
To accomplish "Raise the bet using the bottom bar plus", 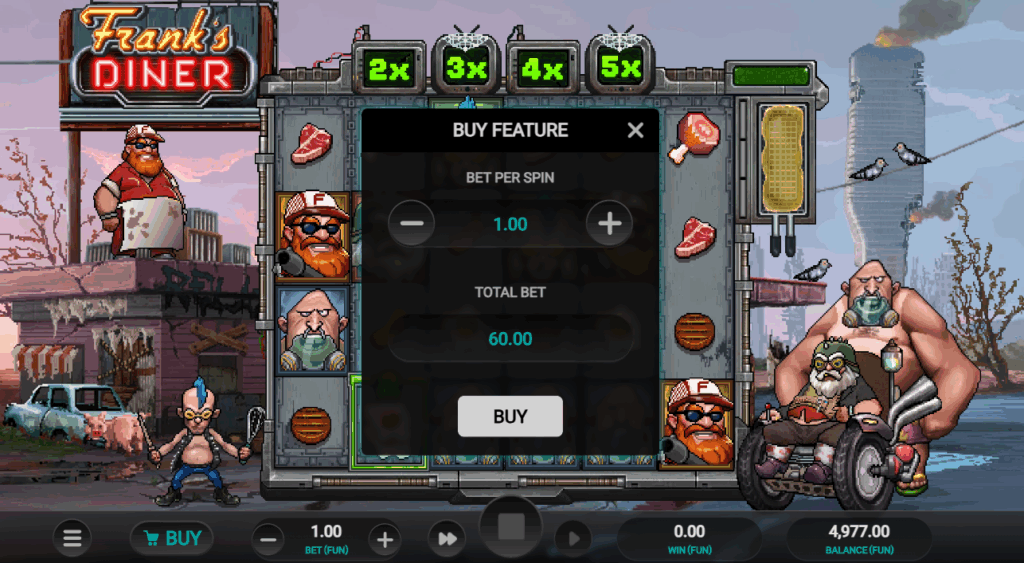I will pos(384,540).
